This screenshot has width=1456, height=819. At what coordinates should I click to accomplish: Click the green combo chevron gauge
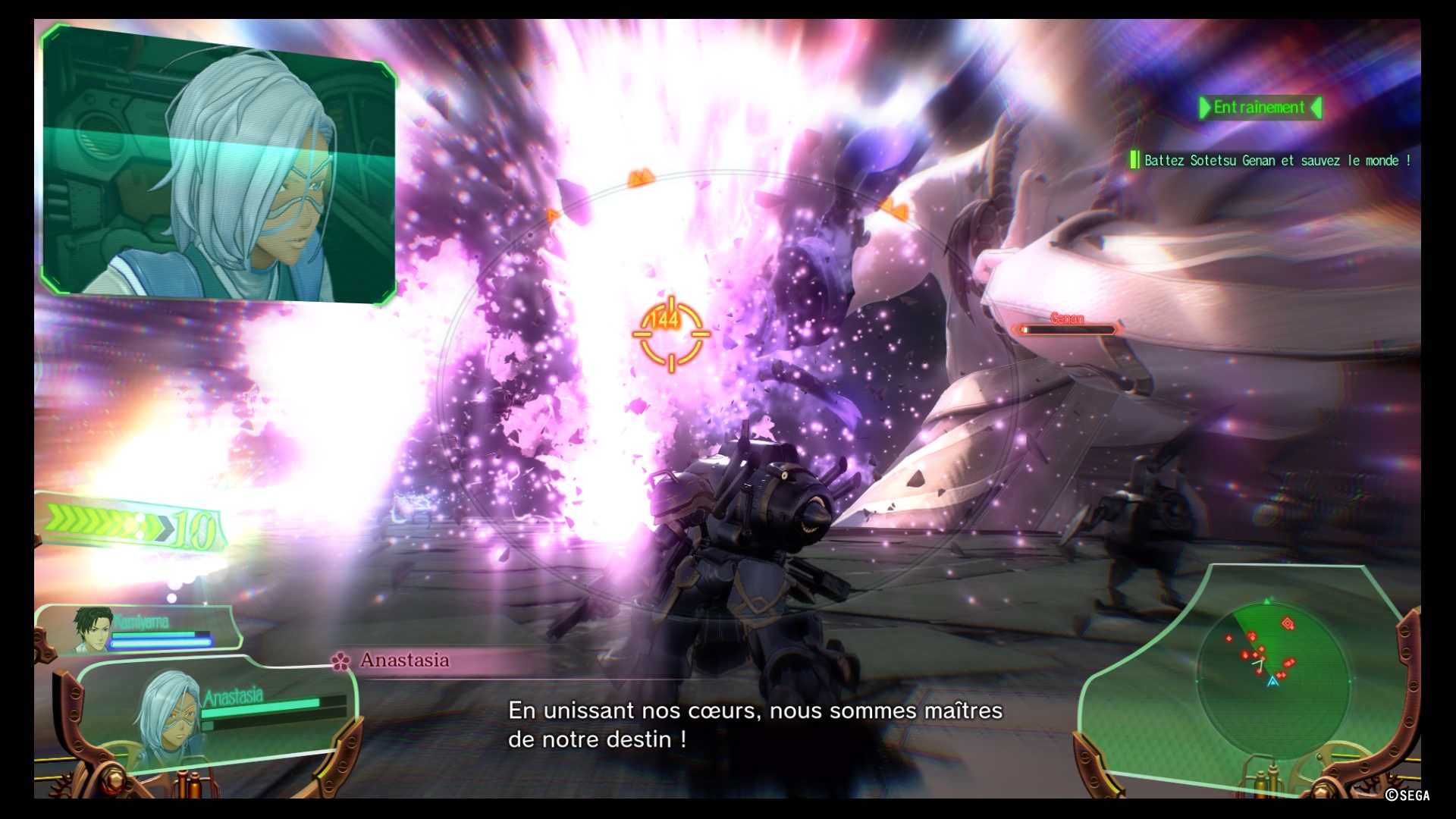(x=130, y=524)
